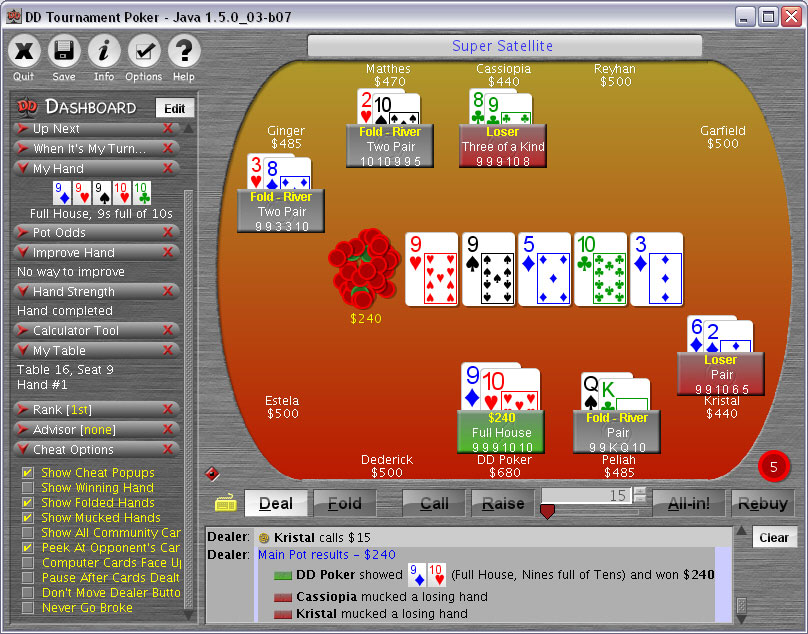The image size is (808, 634).
Task: Save the game with the disk icon
Action: [64, 51]
